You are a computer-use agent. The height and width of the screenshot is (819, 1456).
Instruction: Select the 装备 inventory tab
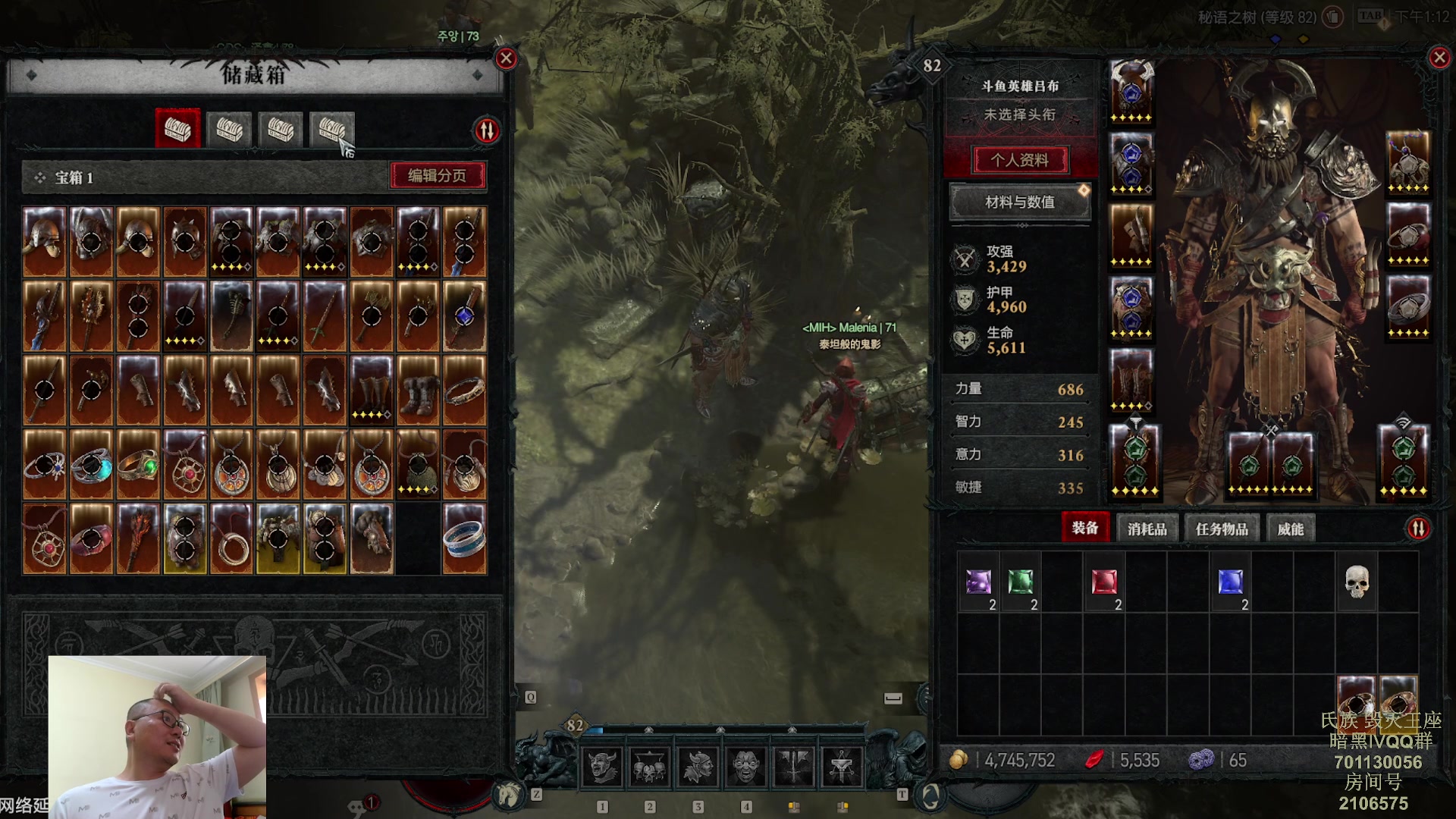pyautogui.click(x=1084, y=528)
